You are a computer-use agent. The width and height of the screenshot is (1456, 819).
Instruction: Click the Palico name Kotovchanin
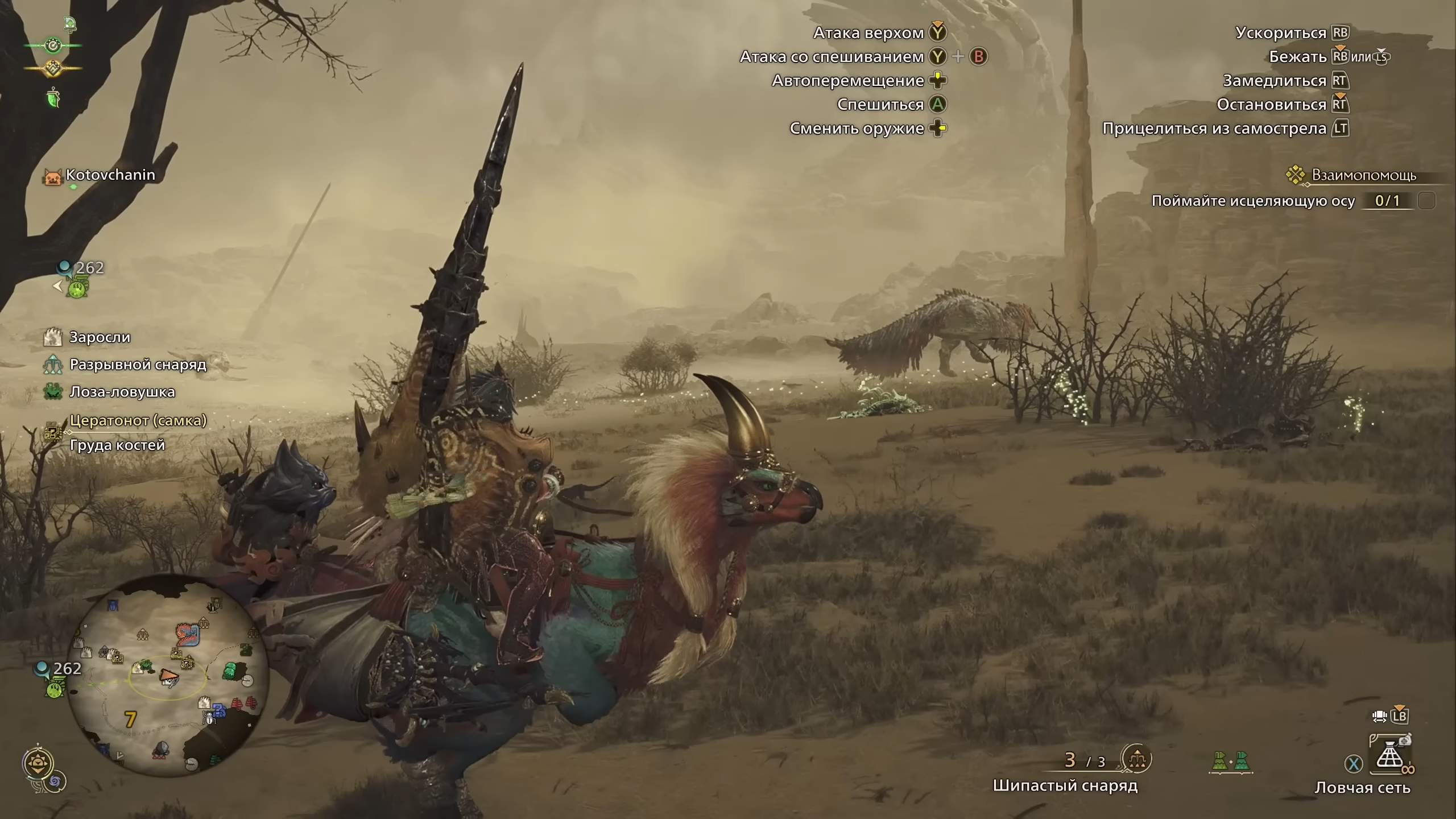coord(110,175)
